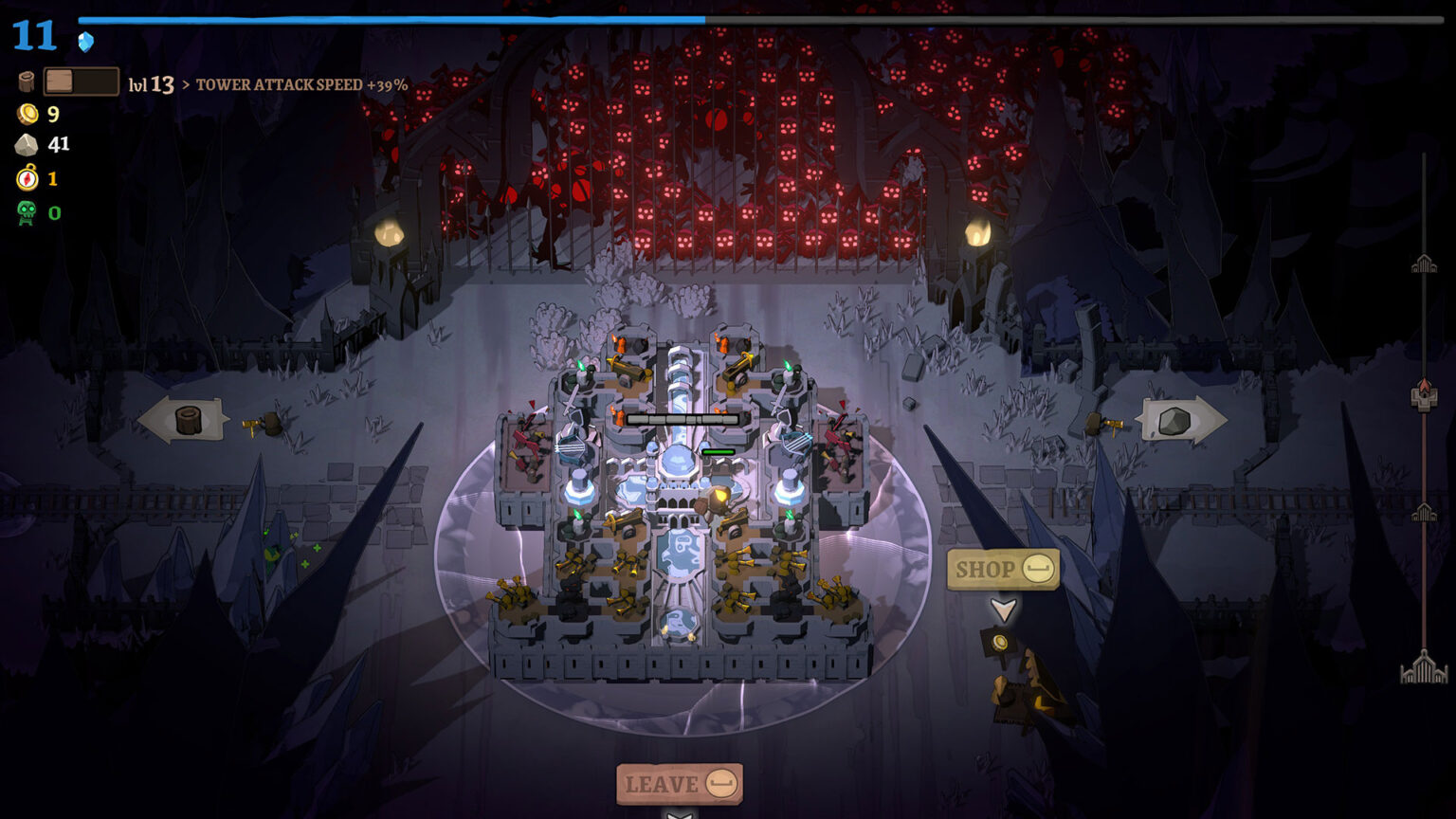Screen dimensions: 1456x819
Task: Click the stone resource icon showing 41
Action: (x=27, y=144)
